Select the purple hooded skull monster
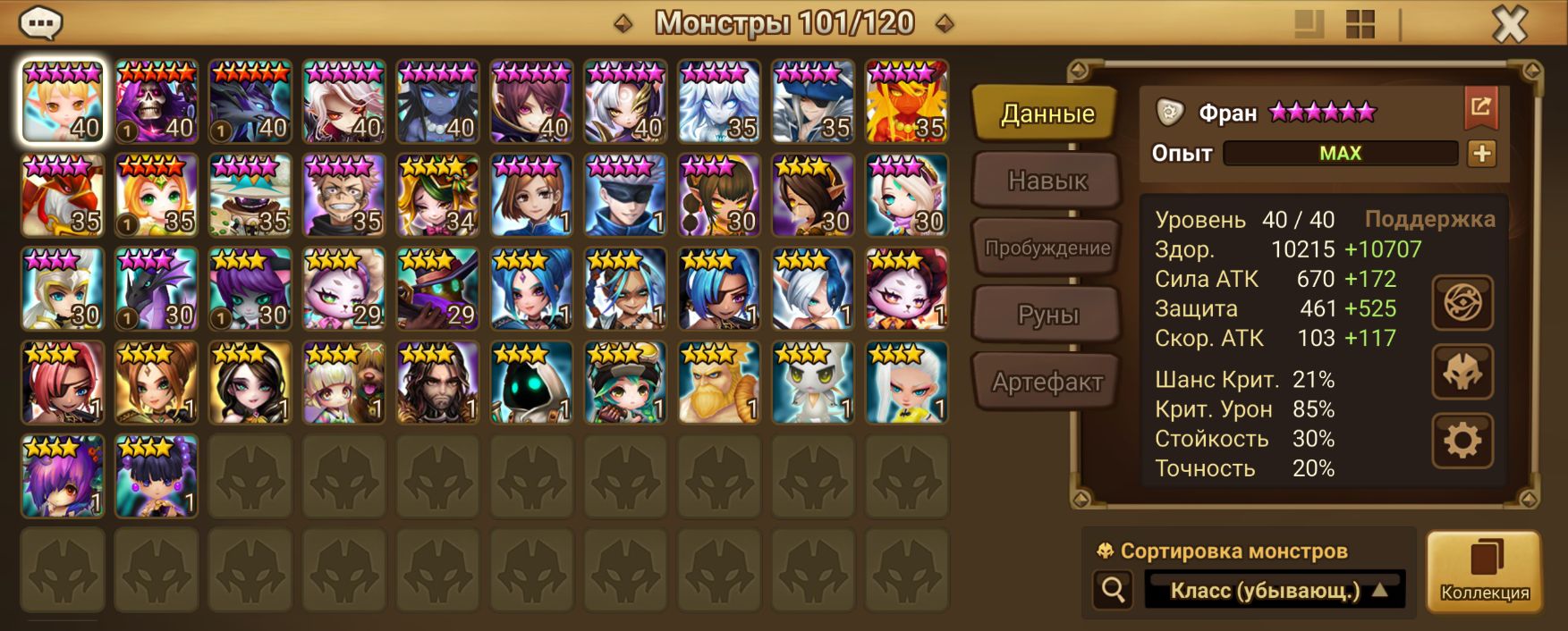 157,101
